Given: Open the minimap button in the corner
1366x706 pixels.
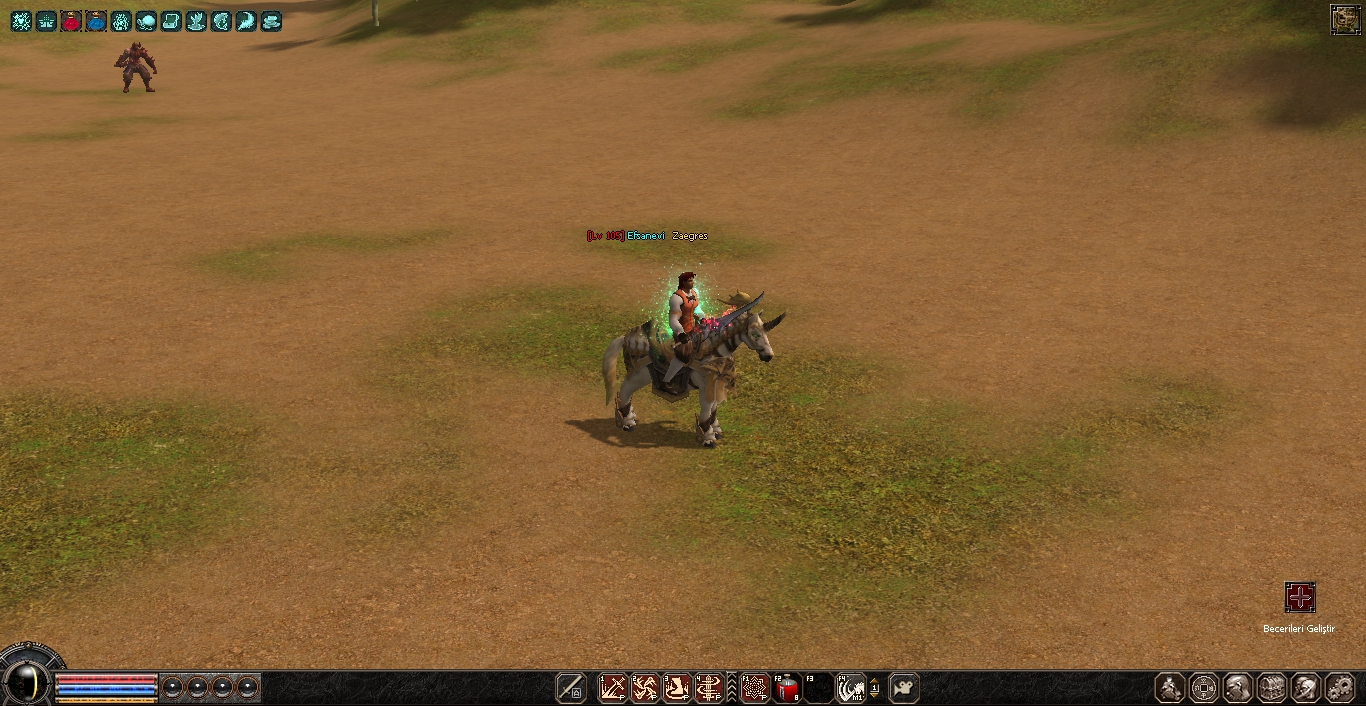Looking at the screenshot, I should (1345, 19).
